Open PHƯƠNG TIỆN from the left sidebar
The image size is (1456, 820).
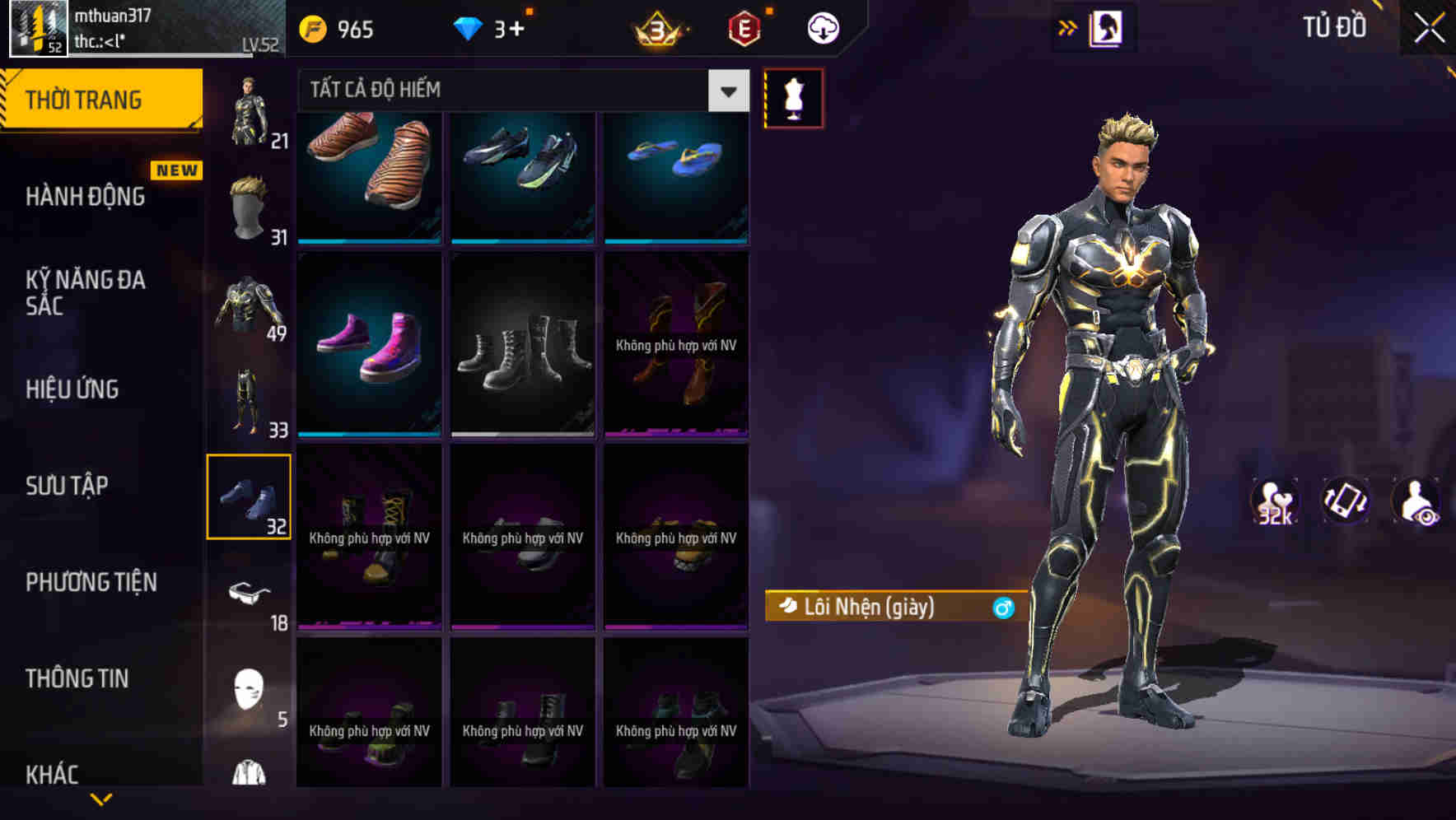click(x=91, y=582)
